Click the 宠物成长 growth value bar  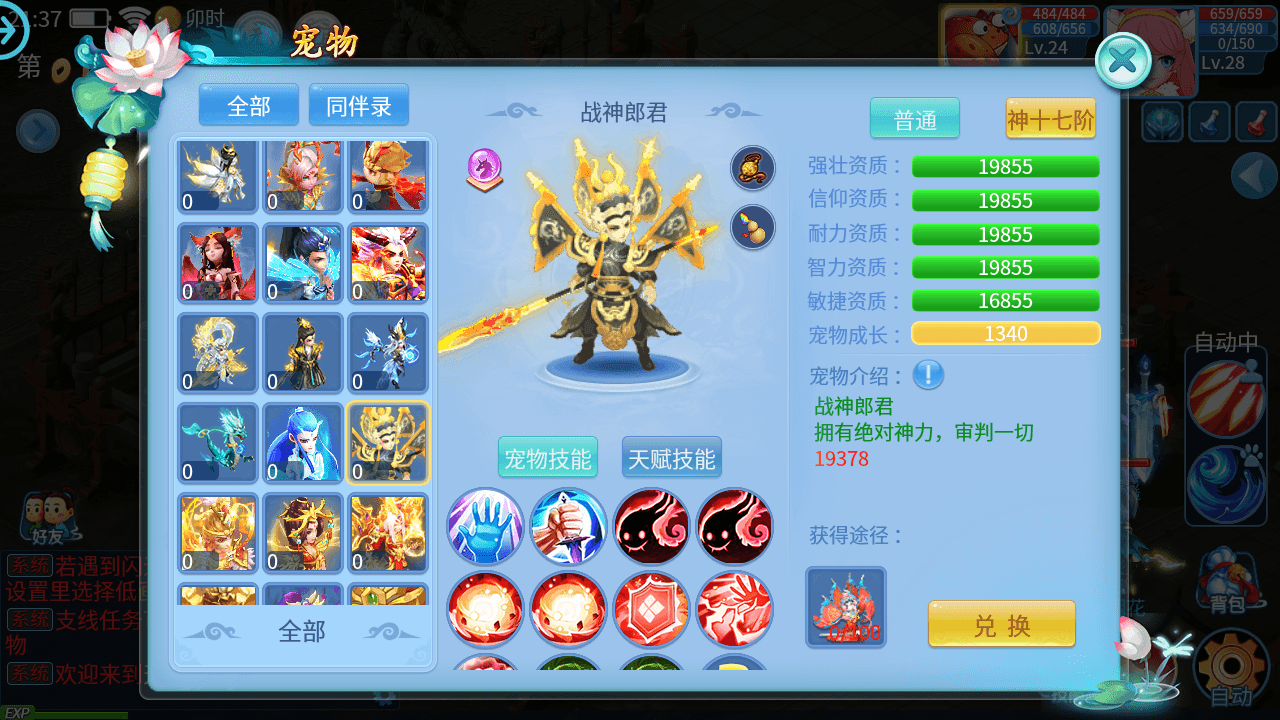coord(1005,333)
